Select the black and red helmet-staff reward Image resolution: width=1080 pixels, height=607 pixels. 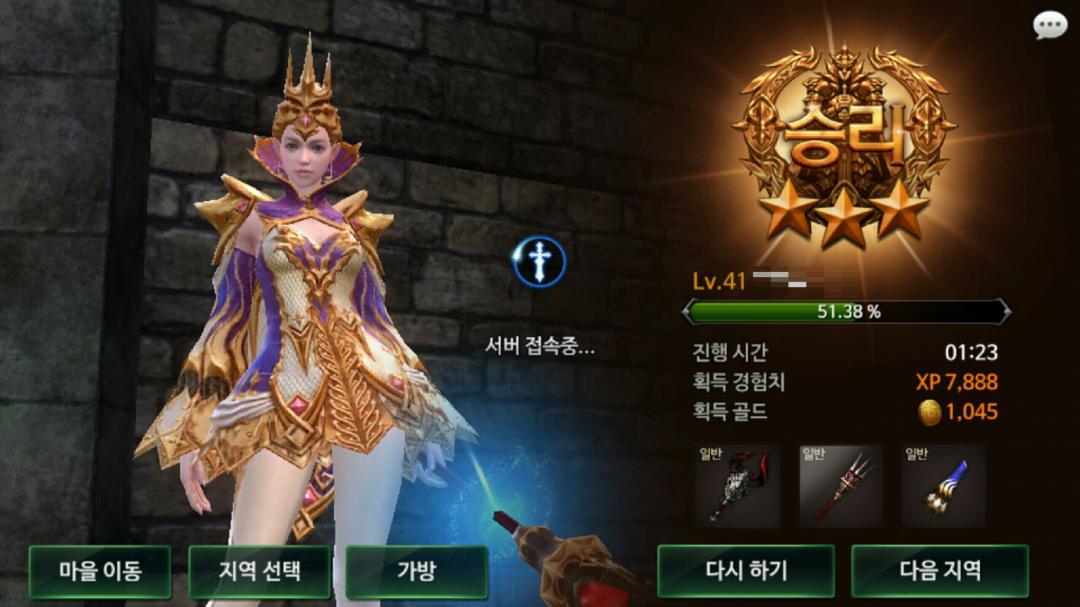pos(738,487)
